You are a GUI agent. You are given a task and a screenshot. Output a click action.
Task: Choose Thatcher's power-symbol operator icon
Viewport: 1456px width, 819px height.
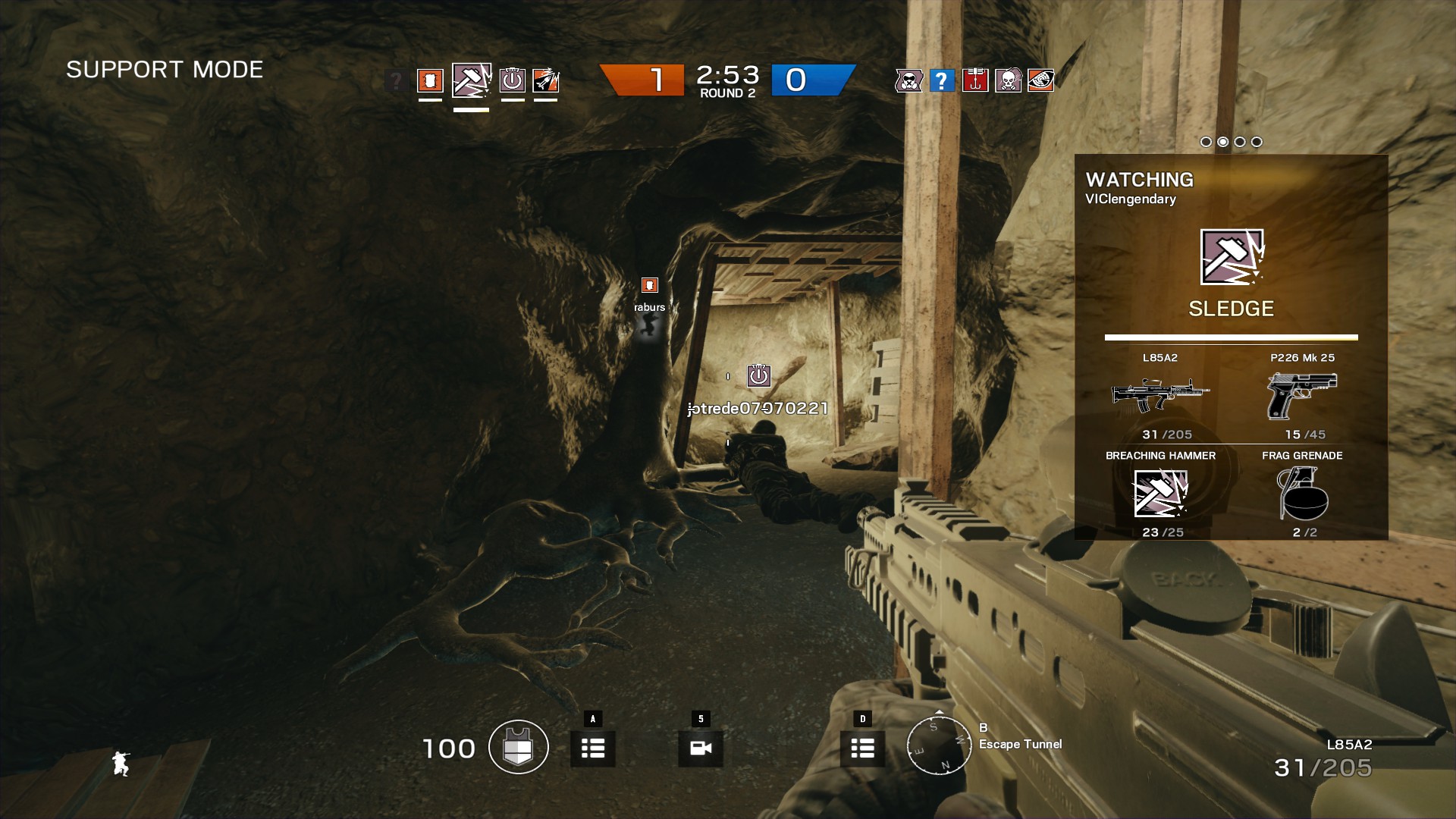pyautogui.click(x=513, y=80)
